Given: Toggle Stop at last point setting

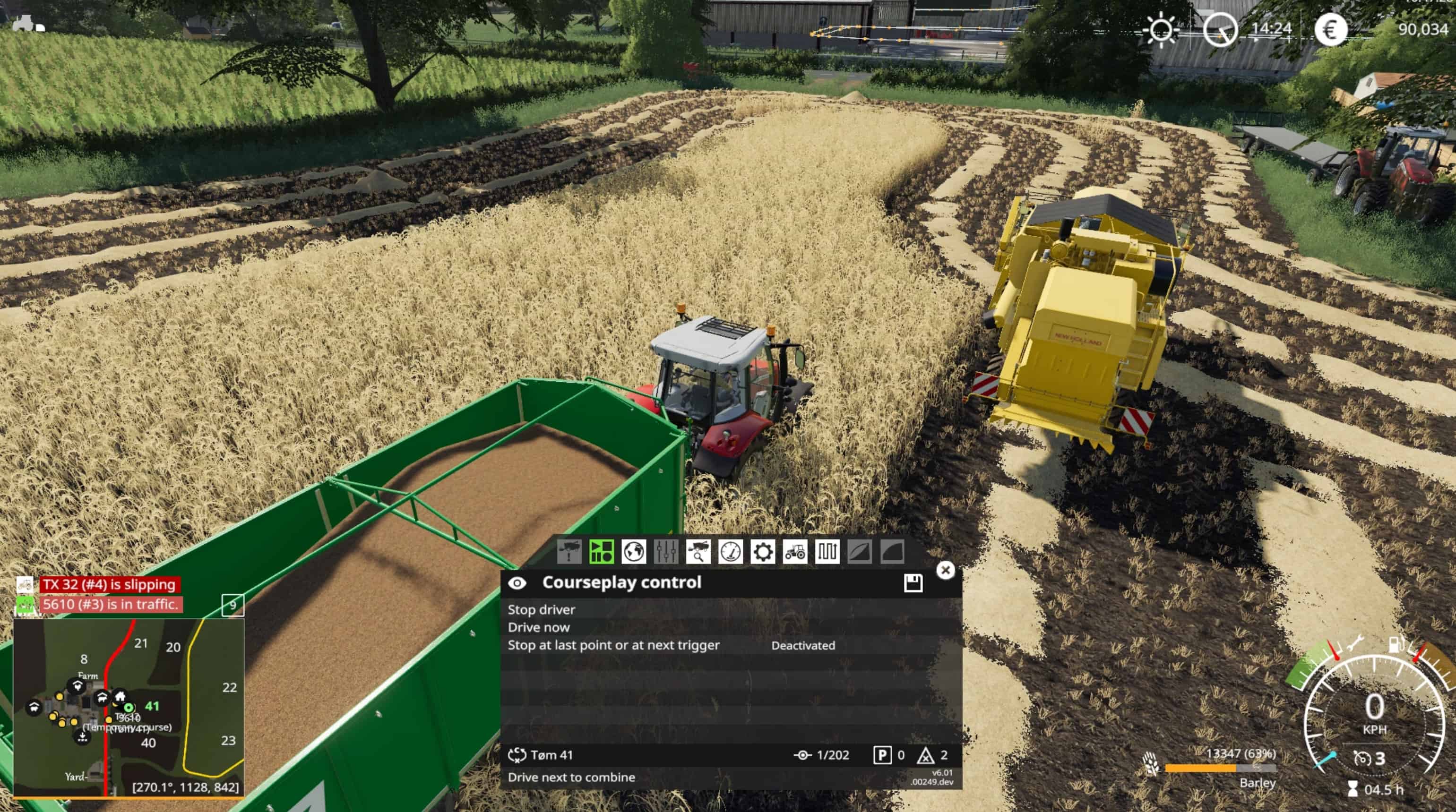Looking at the screenshot, I should [x=802, y=645].
